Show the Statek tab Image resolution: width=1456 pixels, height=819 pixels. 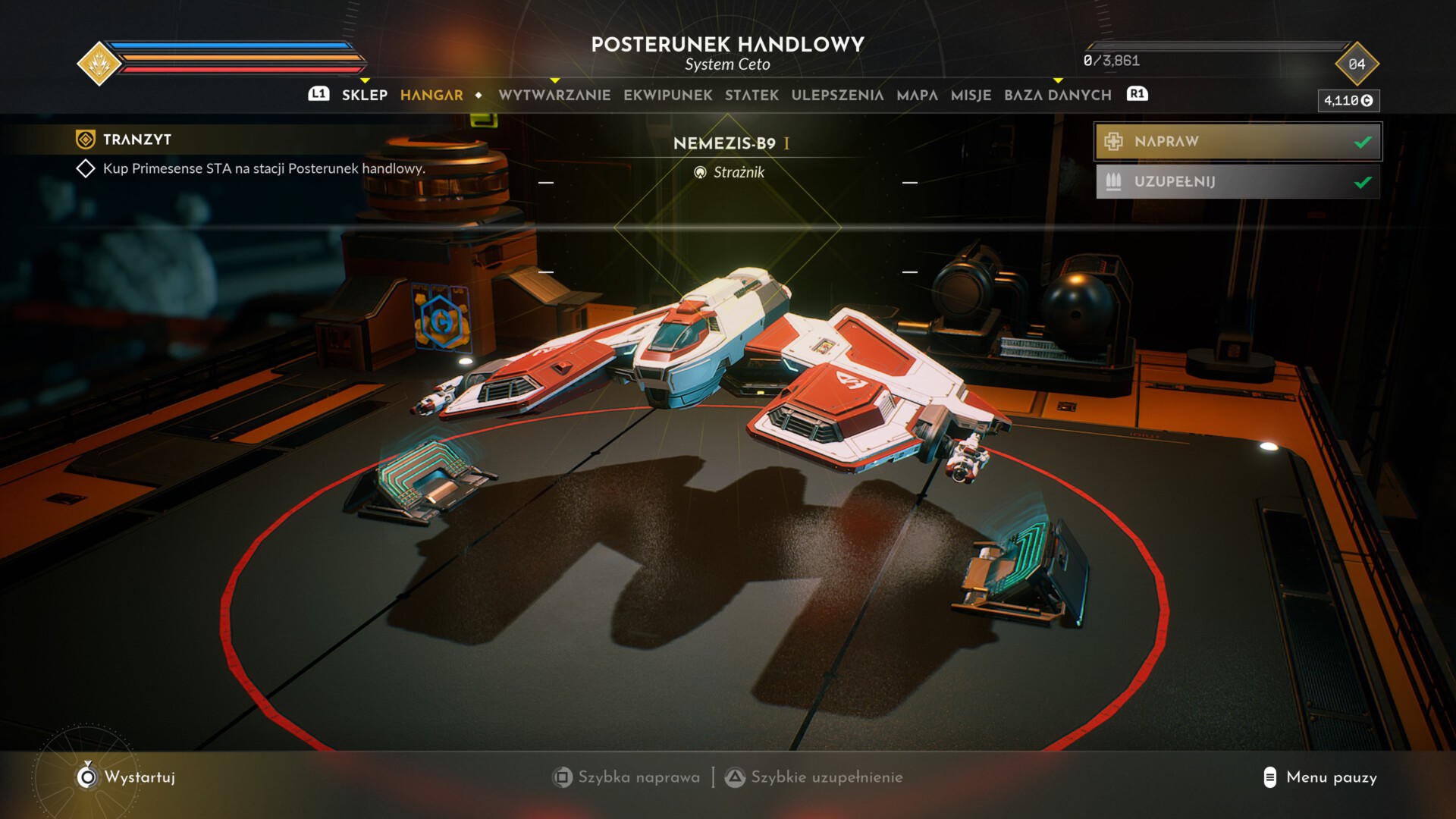click(752, 95)
